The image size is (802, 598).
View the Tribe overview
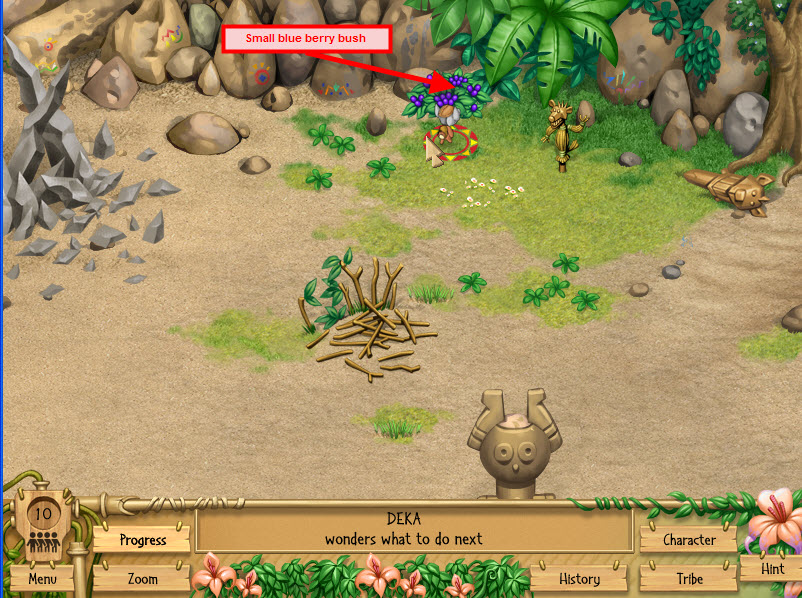(689, 578)
